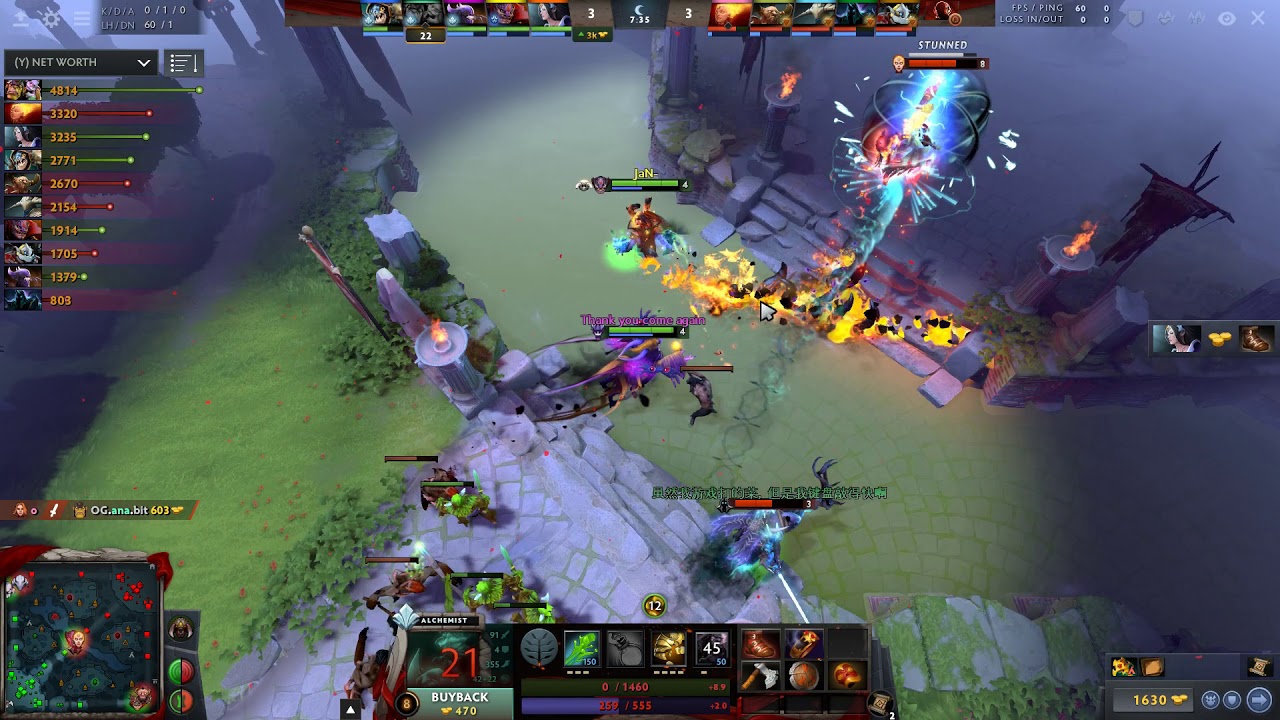Click the Buyback button
Image resolution: width=1280 pixels, height=720 pixels.
[459, 703]
